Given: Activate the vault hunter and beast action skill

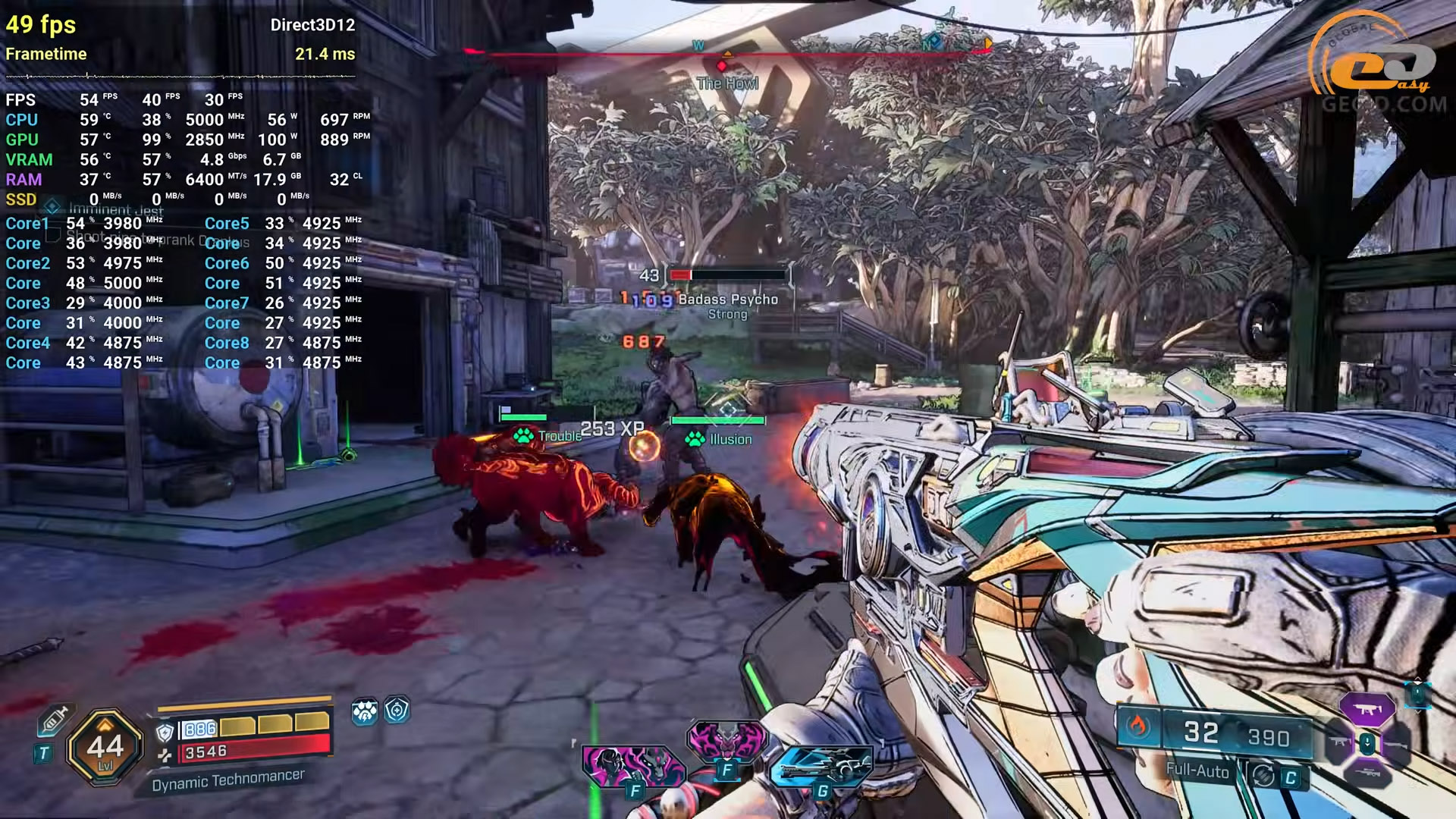Looking at the screenshot, I should (632, 764).
